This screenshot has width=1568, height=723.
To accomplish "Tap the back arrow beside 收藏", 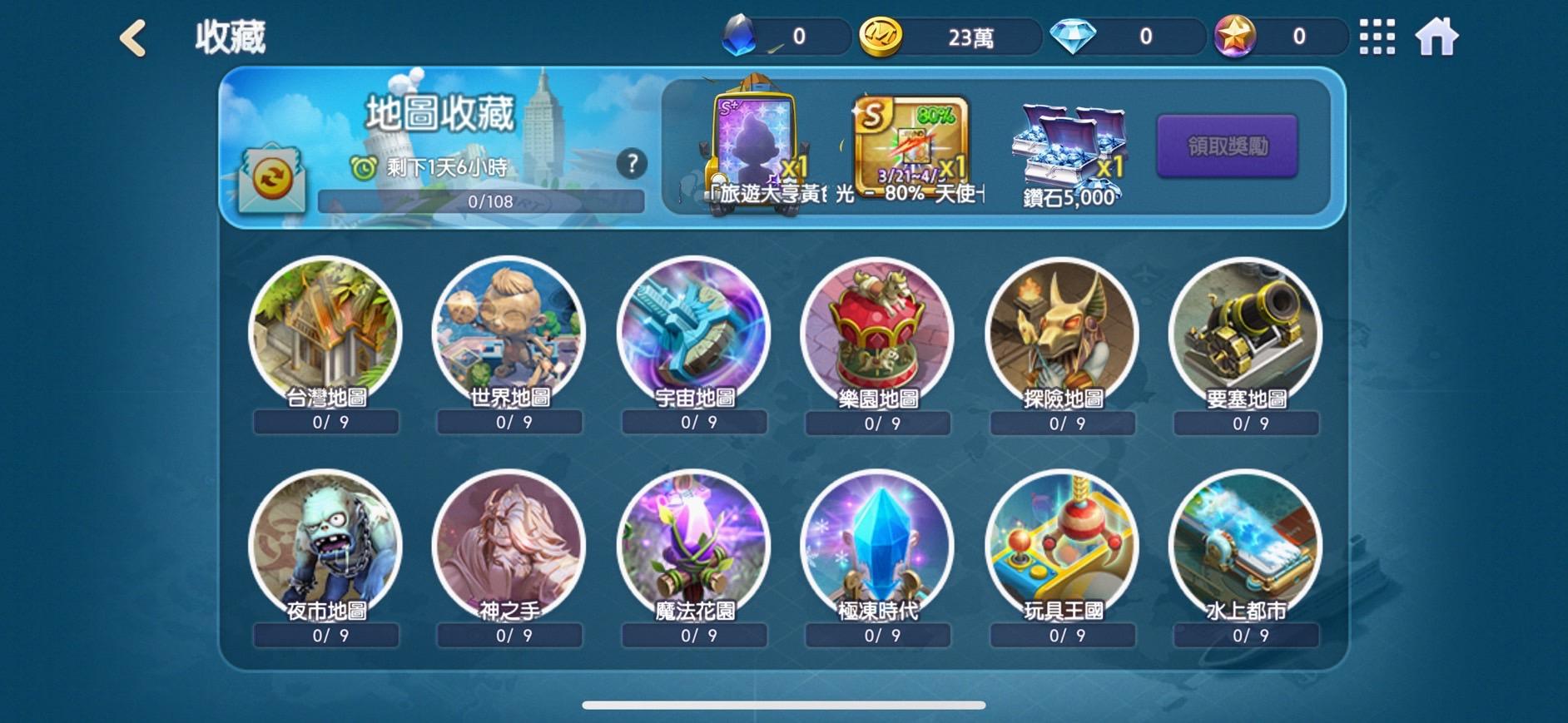I will pos(131,35).
